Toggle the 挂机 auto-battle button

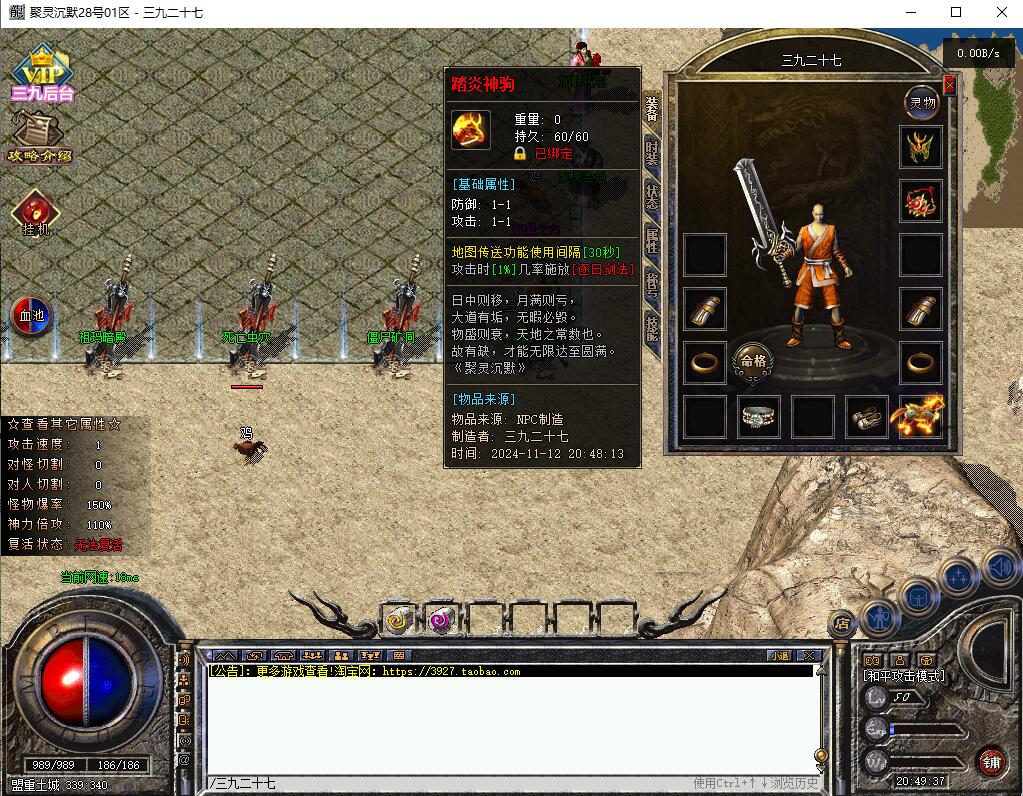click(37, 213)
